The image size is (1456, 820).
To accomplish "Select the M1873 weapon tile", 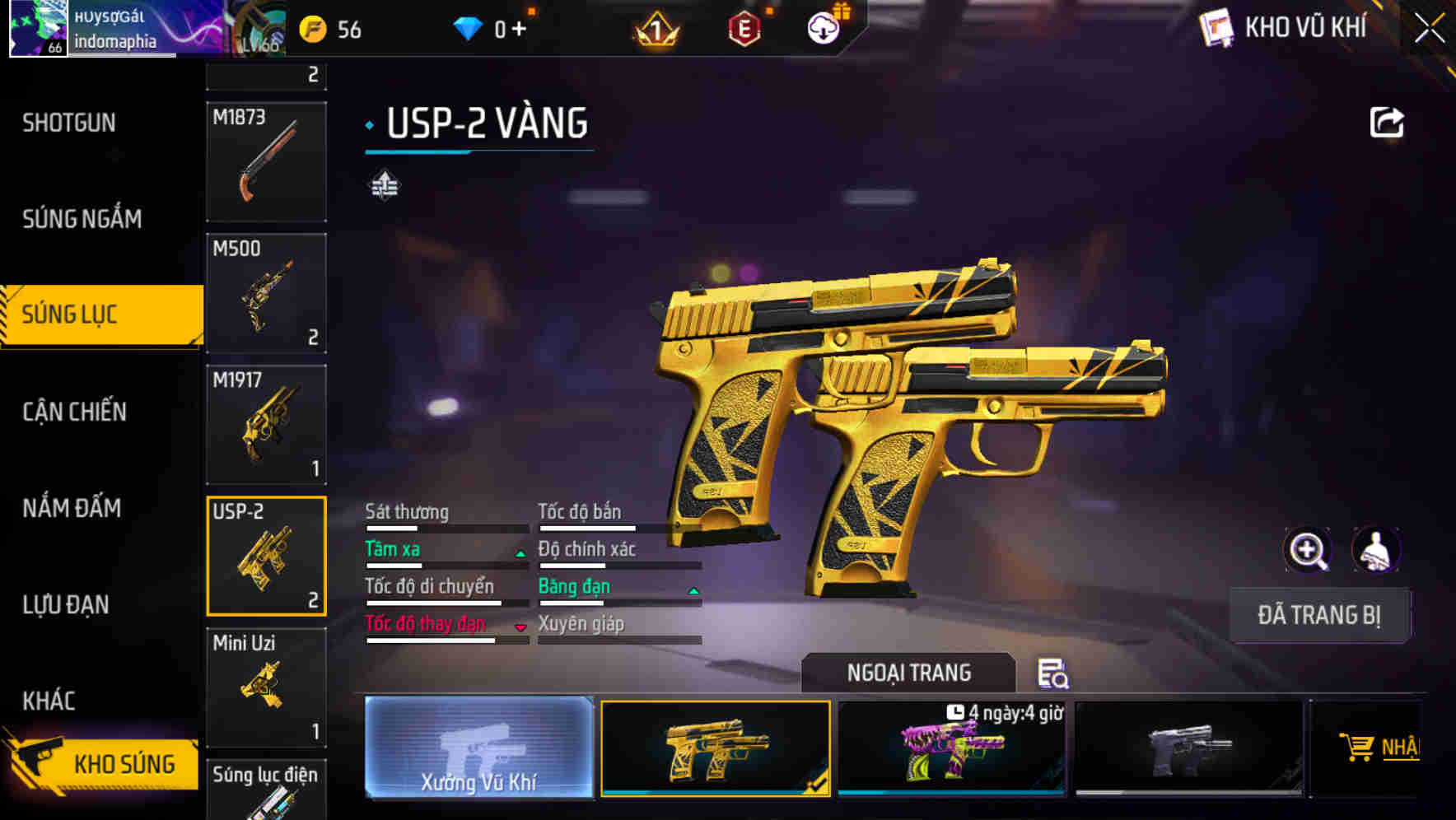I will (x=266, y=162).
